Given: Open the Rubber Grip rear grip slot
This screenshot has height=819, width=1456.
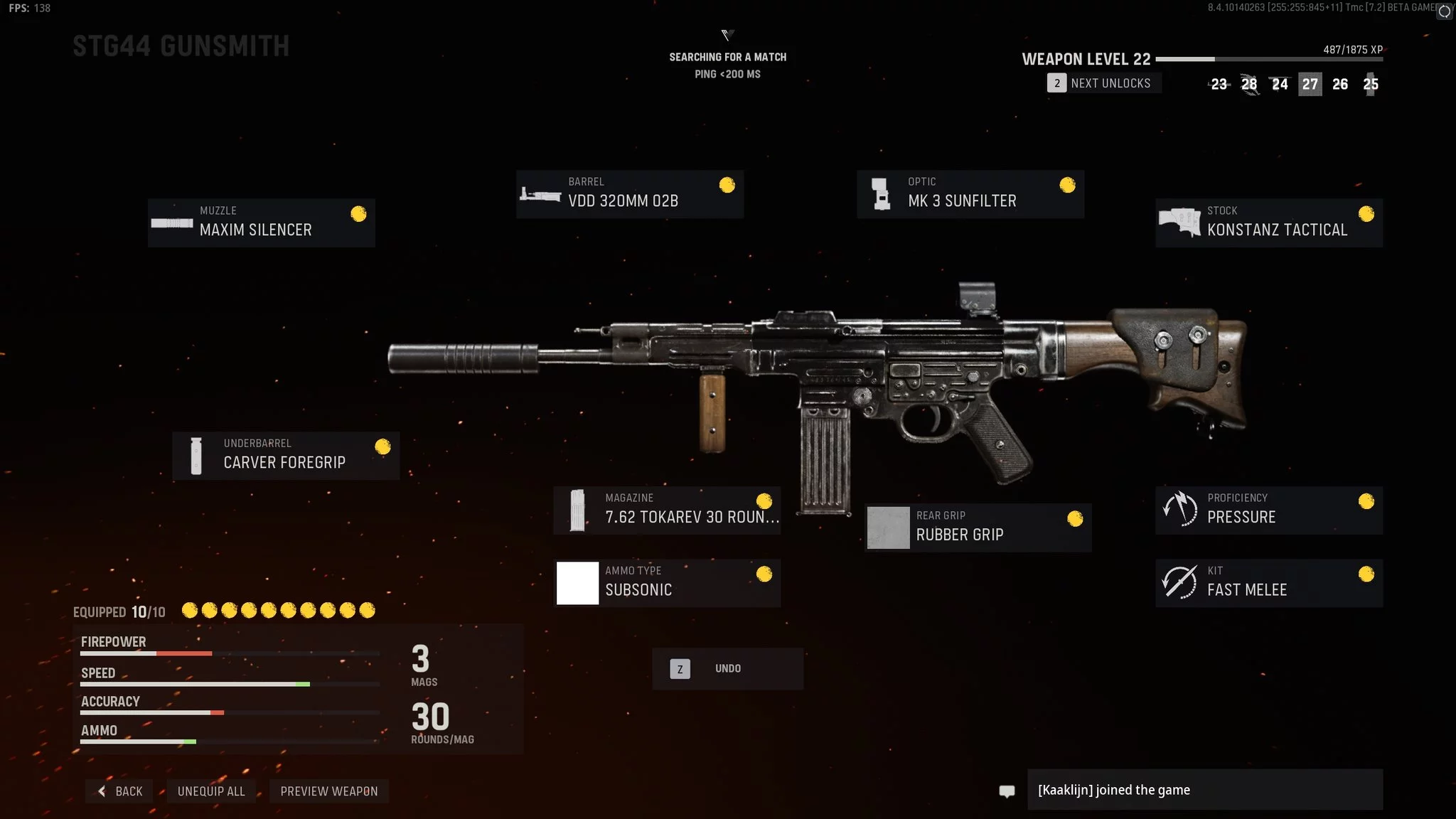Looking at the screenshot, I should [x=978, y=528].
